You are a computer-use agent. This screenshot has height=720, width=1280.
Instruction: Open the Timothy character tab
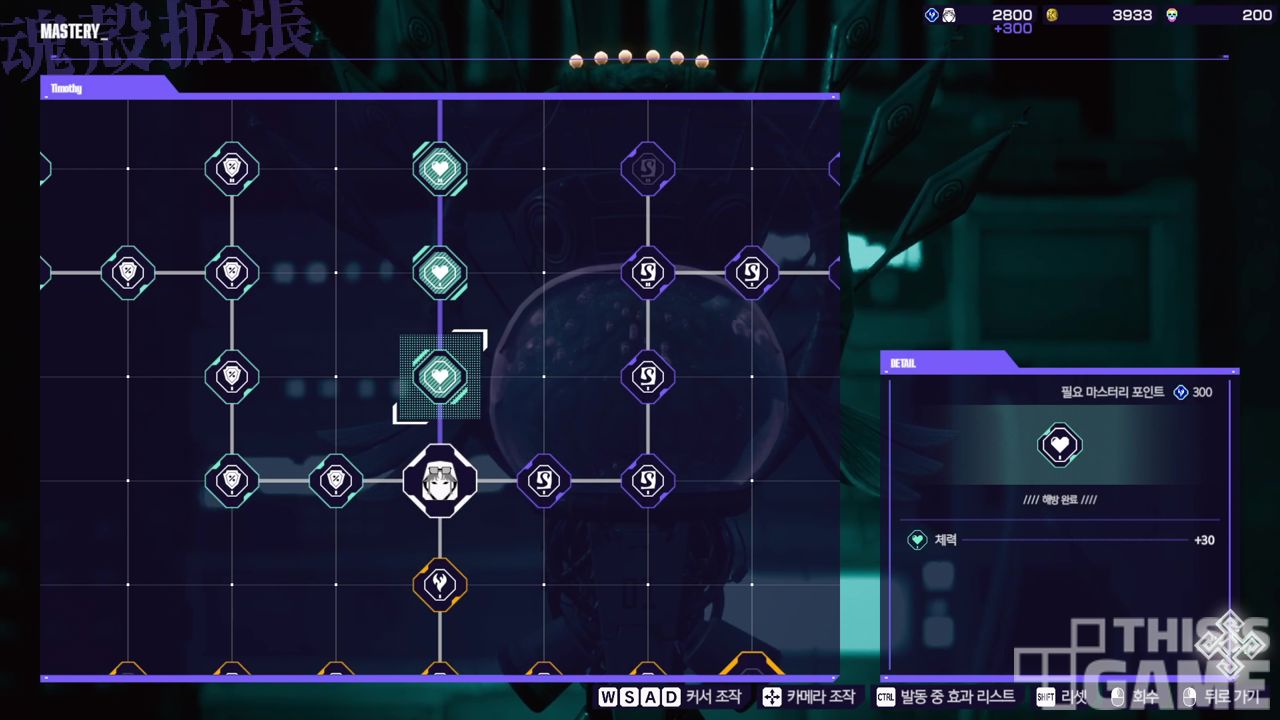(x=67, y=88)
